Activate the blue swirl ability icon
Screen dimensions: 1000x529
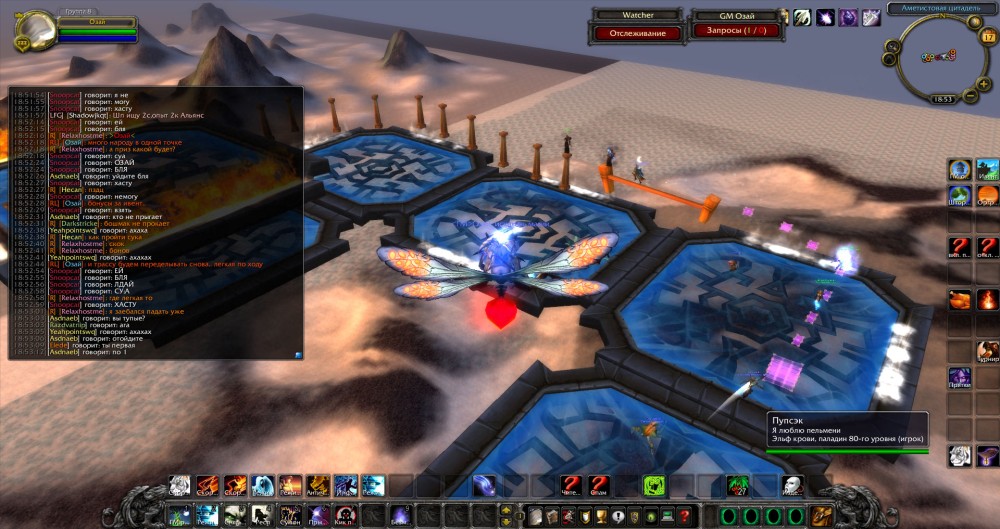485,486
